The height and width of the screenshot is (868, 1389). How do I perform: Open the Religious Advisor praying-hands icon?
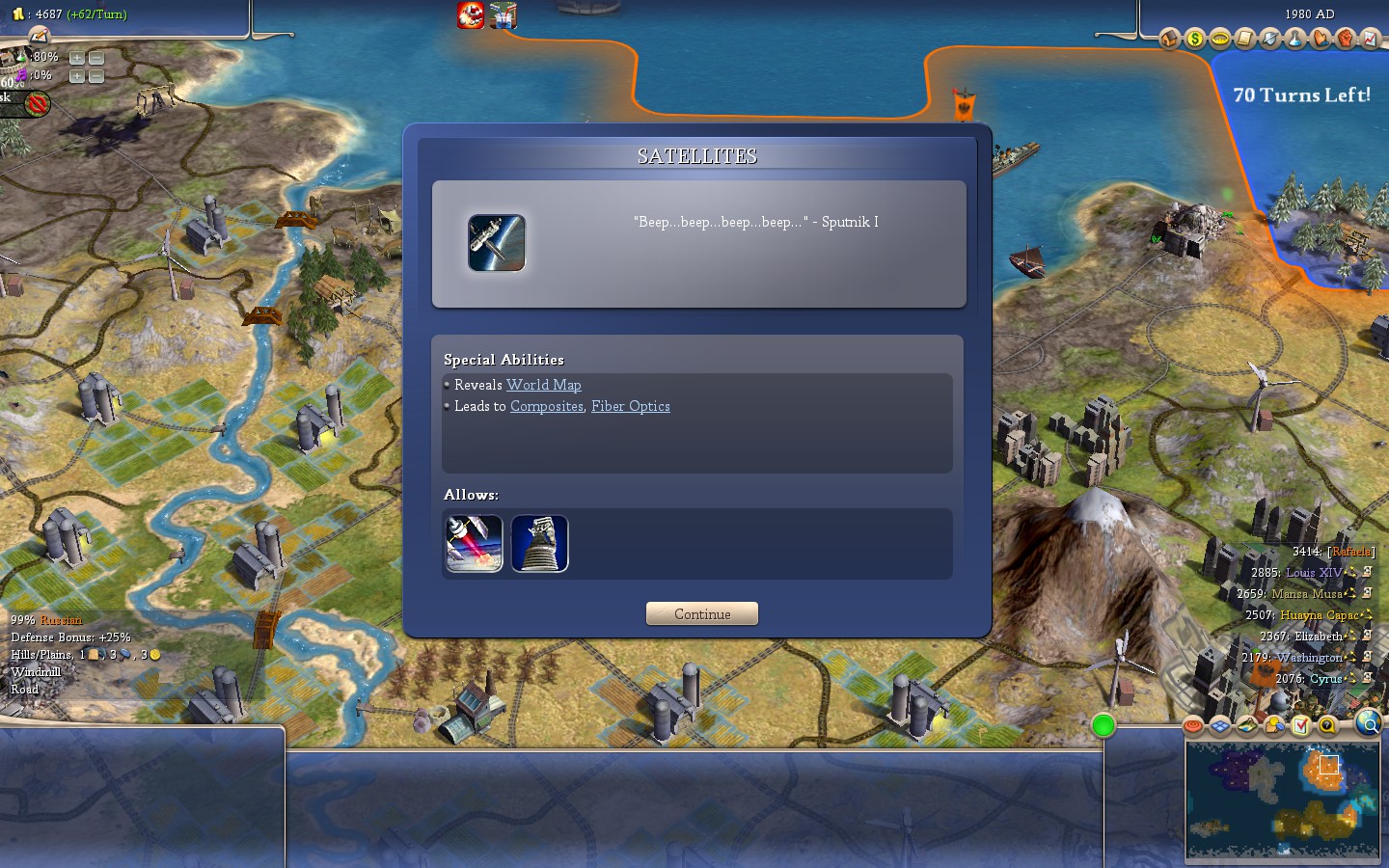pos(1322,40)
